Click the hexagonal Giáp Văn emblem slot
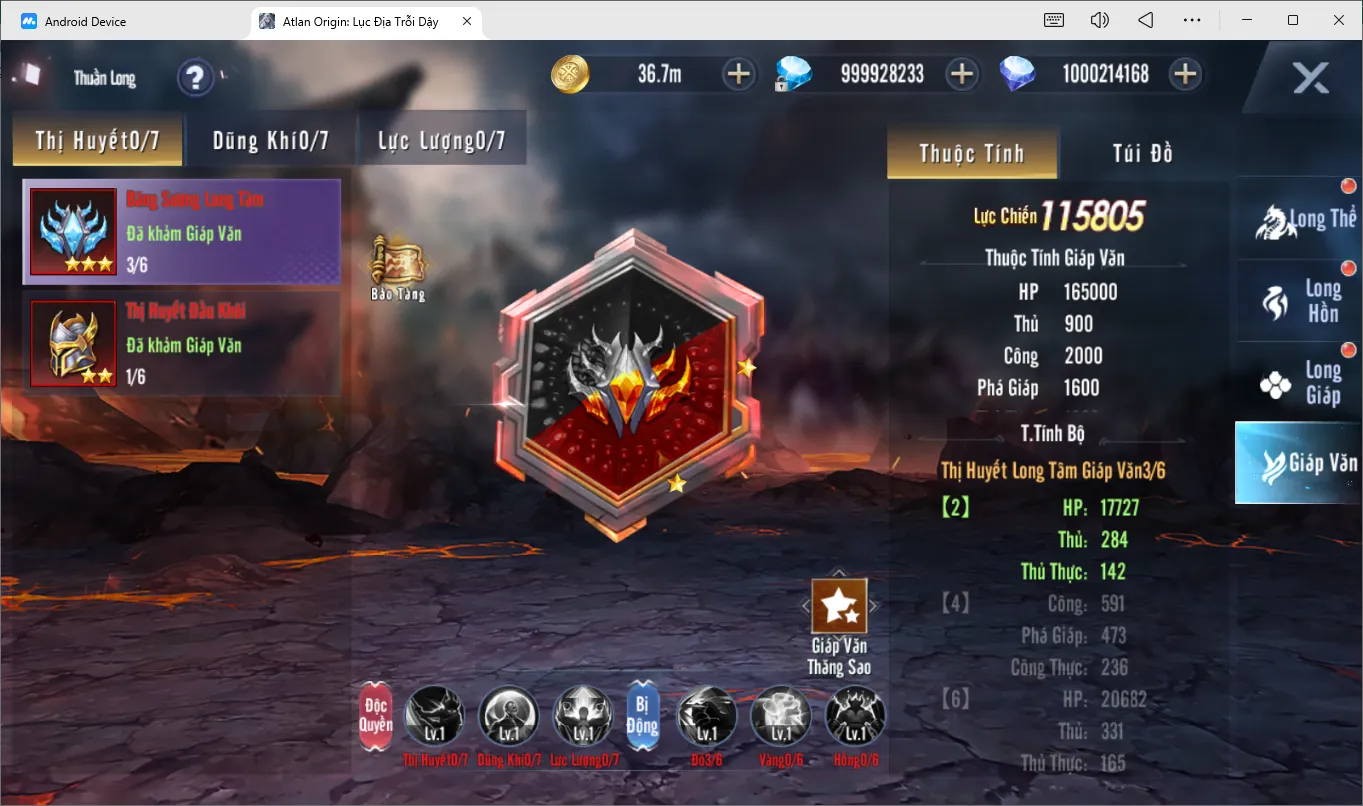This screenshot has height=806, width=1363. point(628,384)
